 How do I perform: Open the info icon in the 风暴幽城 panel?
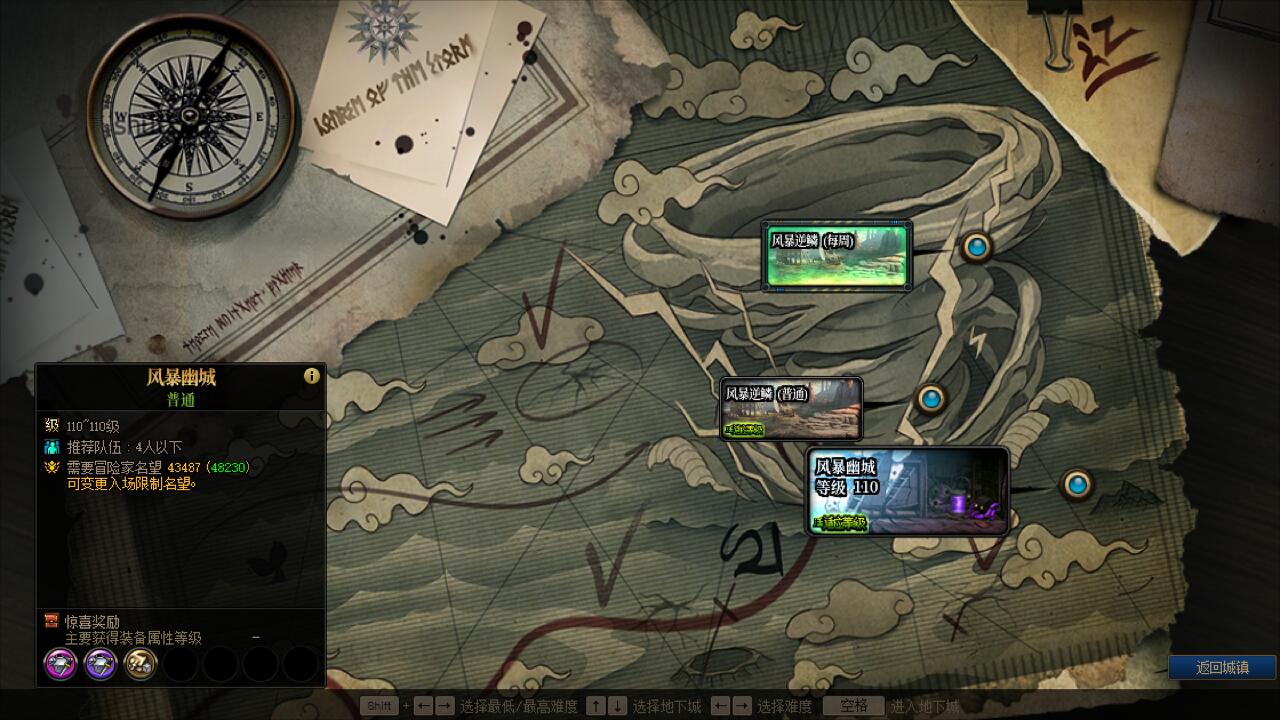pyautogui.click(x=312, y=376)
